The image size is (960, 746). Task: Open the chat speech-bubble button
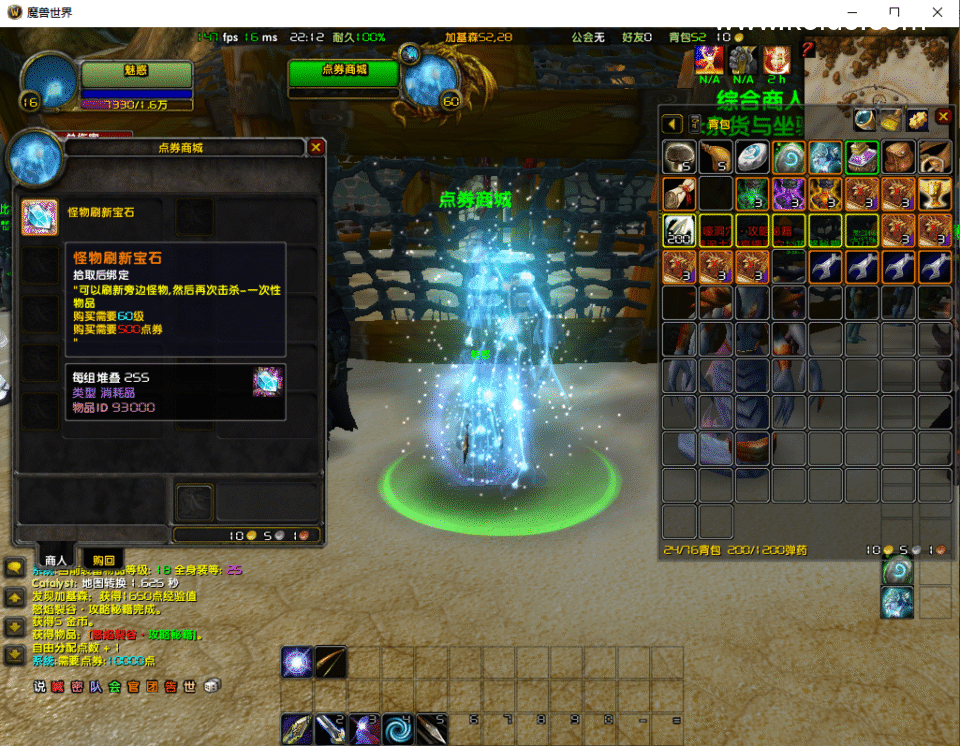(15, 568)
